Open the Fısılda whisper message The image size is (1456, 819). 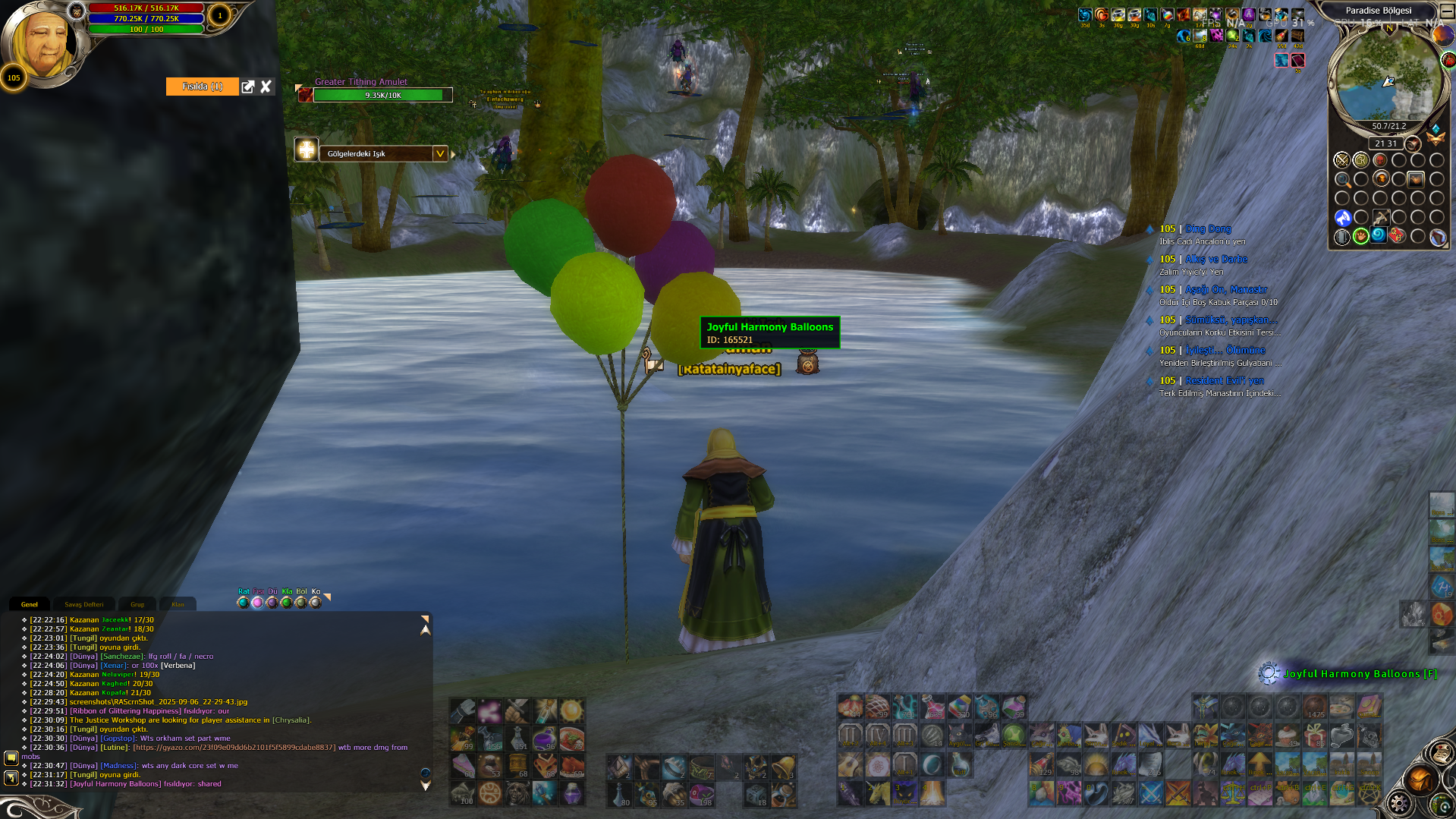pos(202,87)
